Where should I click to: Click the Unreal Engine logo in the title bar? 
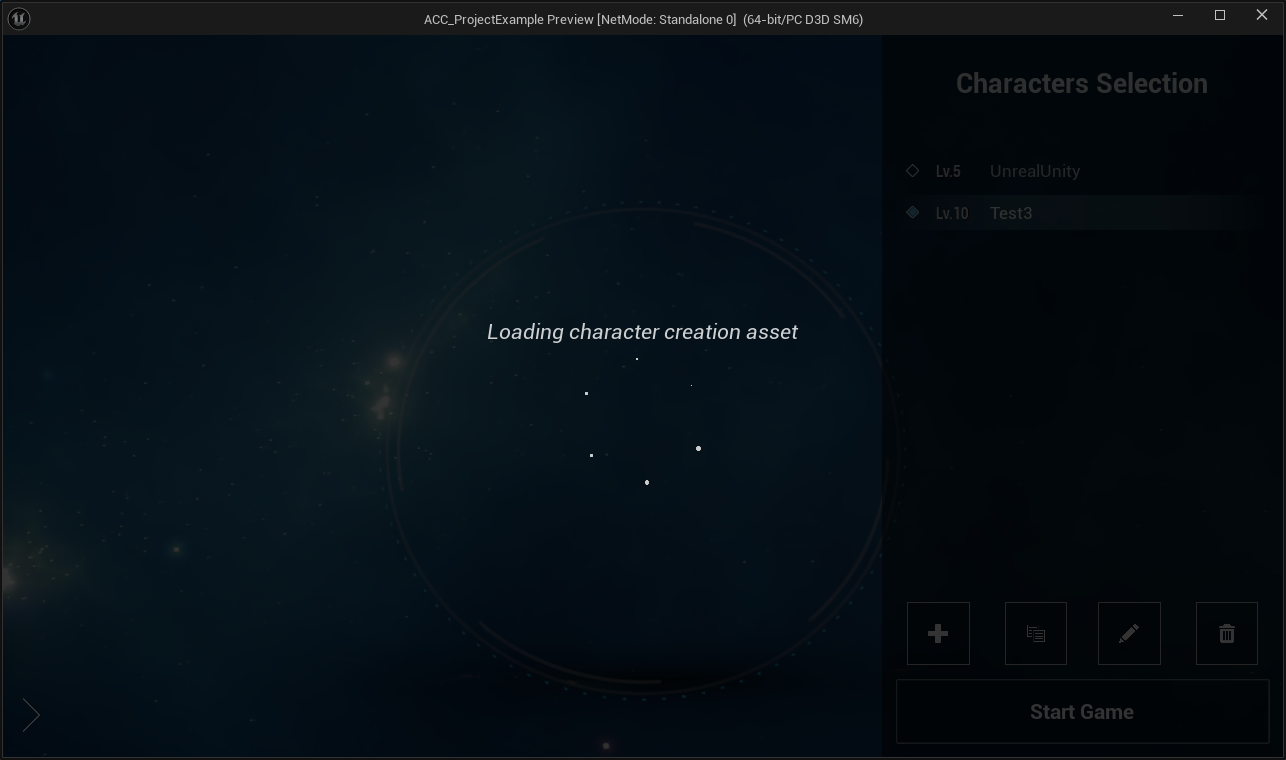tap(18, 17)
